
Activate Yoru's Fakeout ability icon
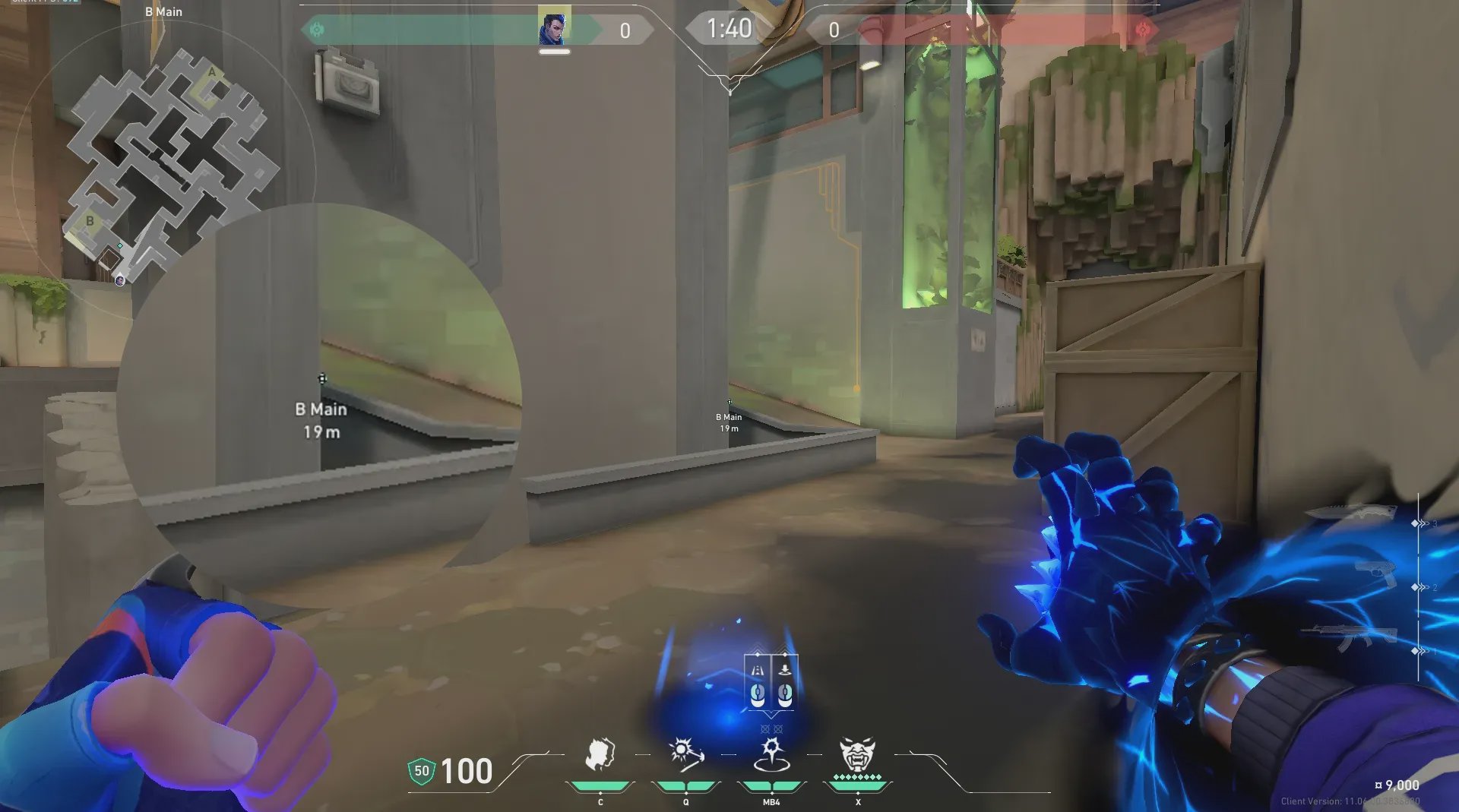pos(600,756)
